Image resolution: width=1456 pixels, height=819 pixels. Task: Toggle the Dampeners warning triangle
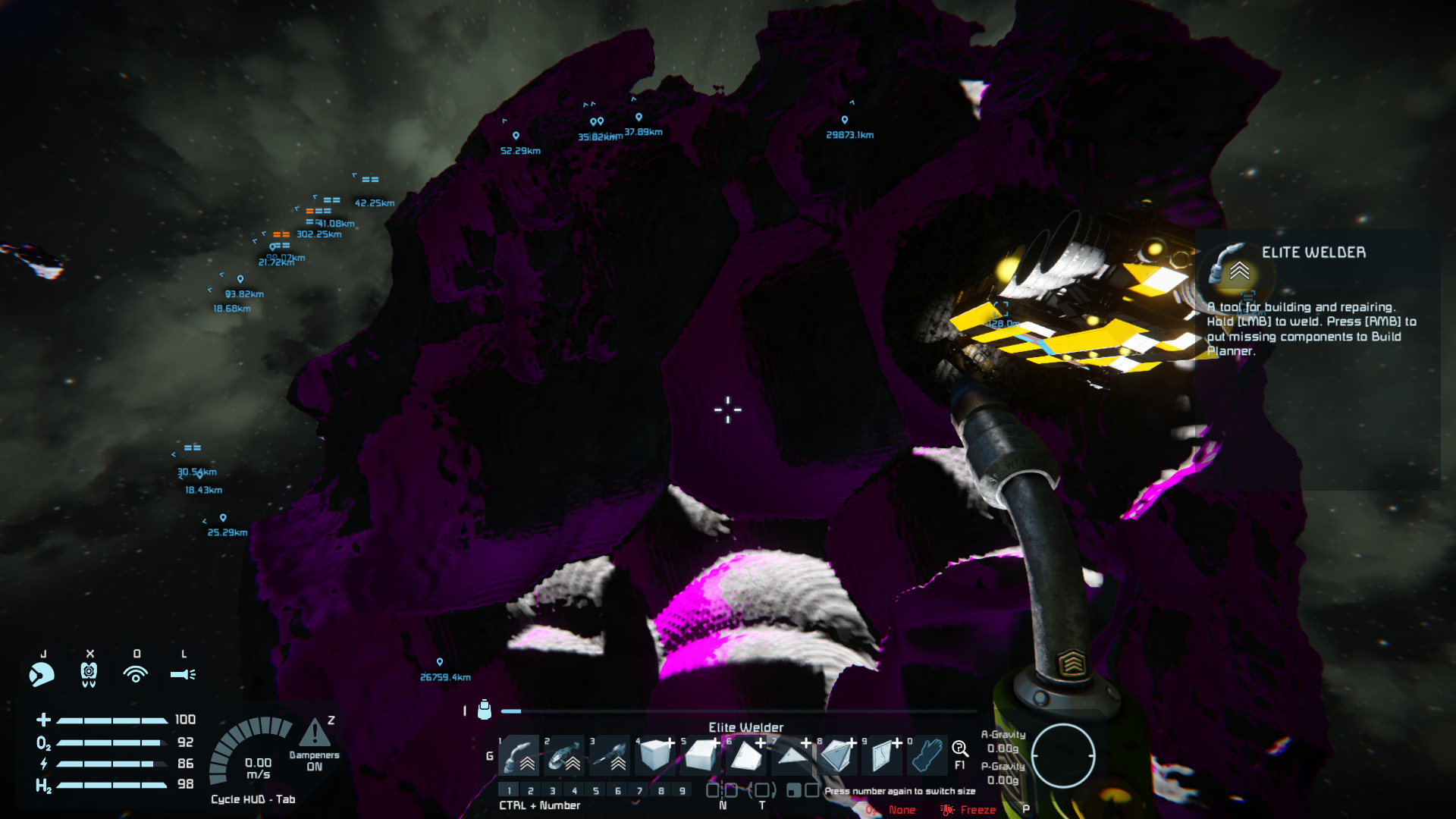pyautogui.click(x=314, y=733)
